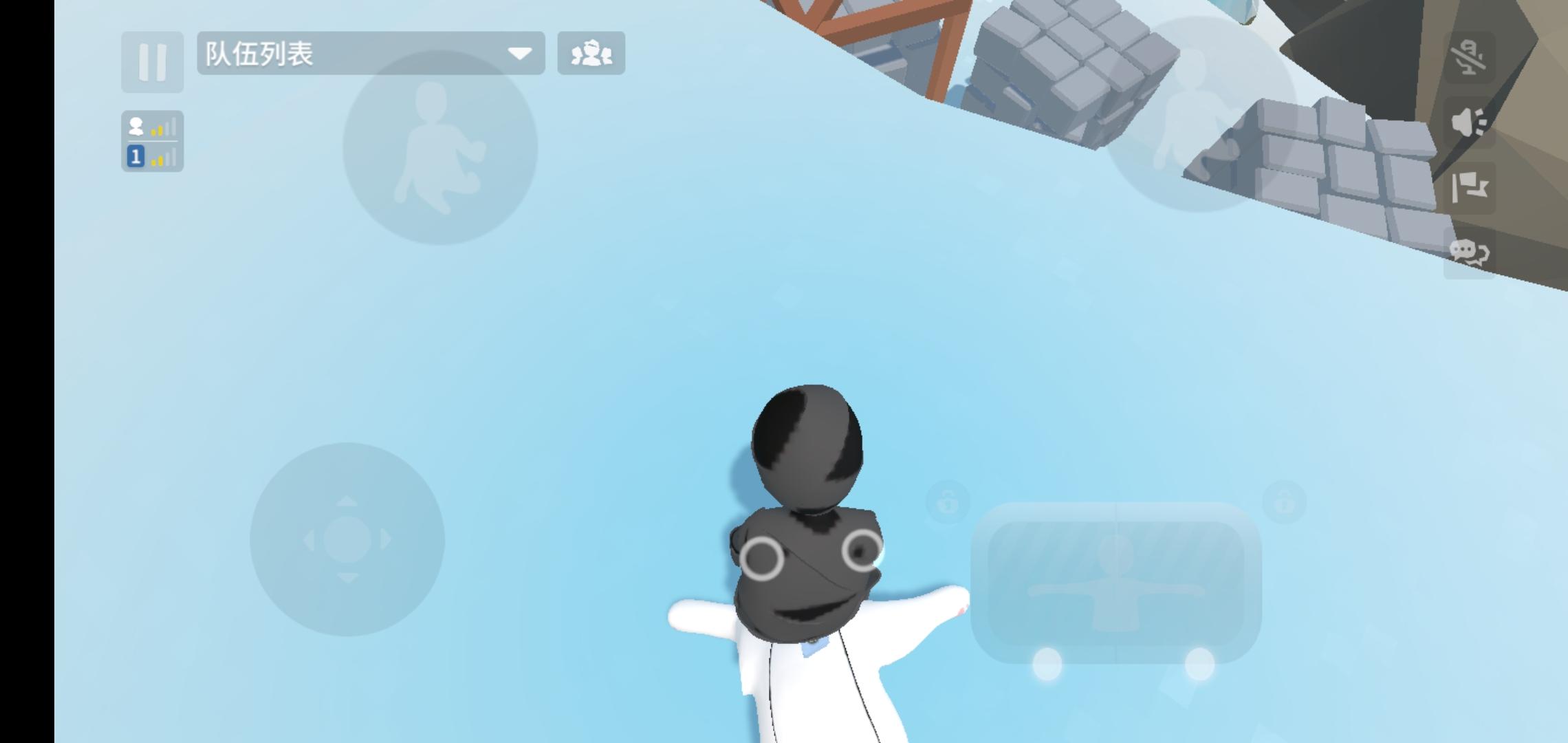1568x743 pixels.
Task: Select the player ping indicator panel
Action: pos(153,141)
